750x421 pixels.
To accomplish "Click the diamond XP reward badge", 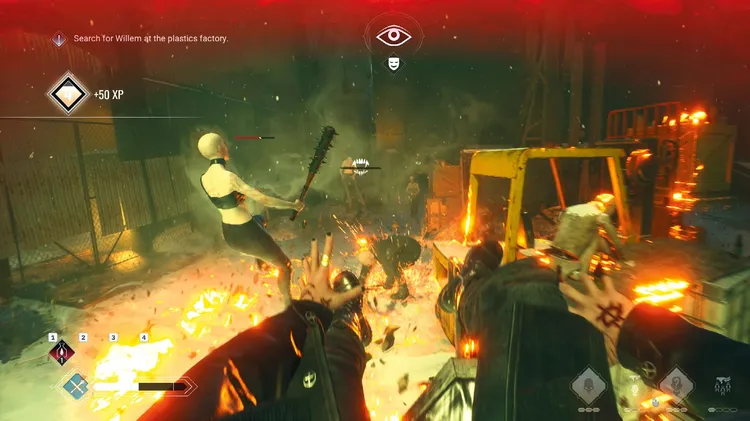I will pyautogui.click(x=69, y=94).
